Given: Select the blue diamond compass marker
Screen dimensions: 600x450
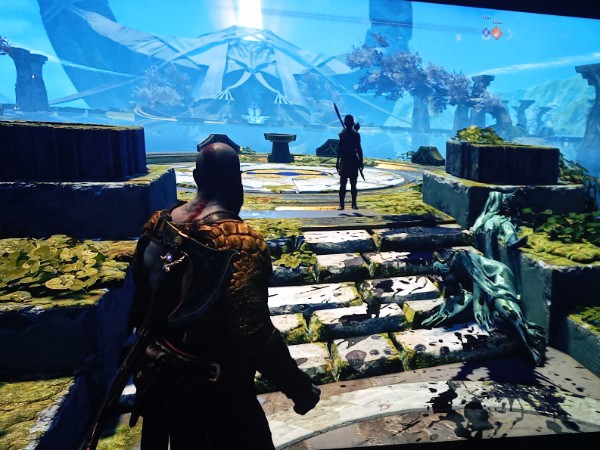Looking at the screenshot, I should (x=485, y=32).
